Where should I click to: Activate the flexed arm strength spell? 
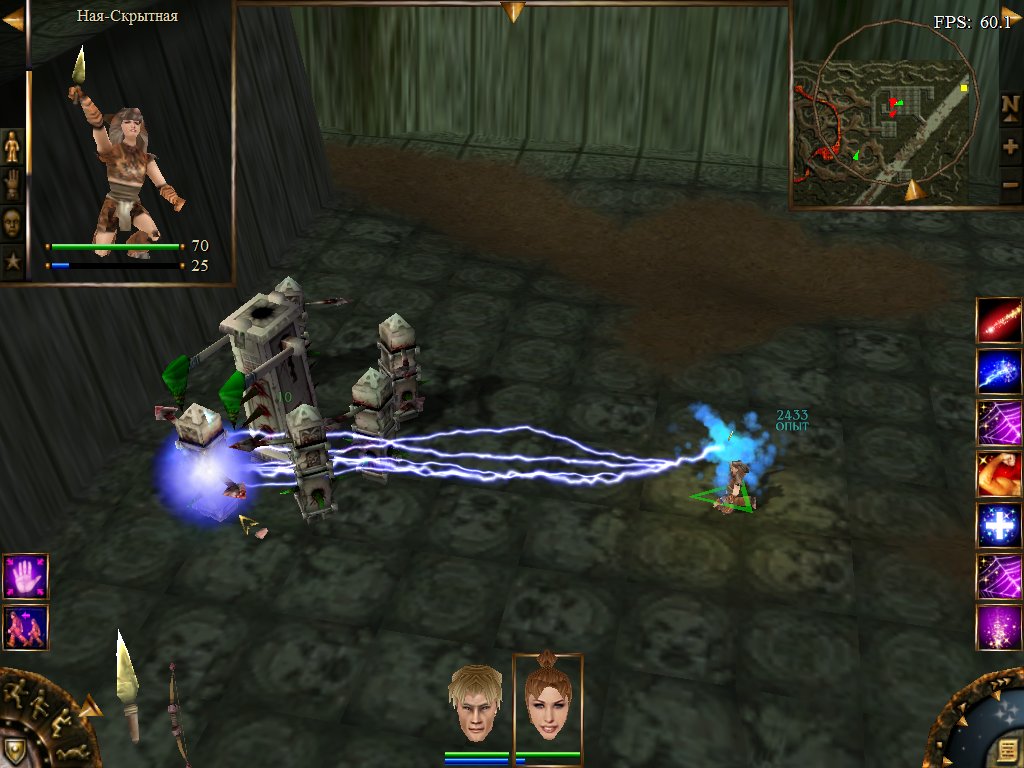[999, 474]
